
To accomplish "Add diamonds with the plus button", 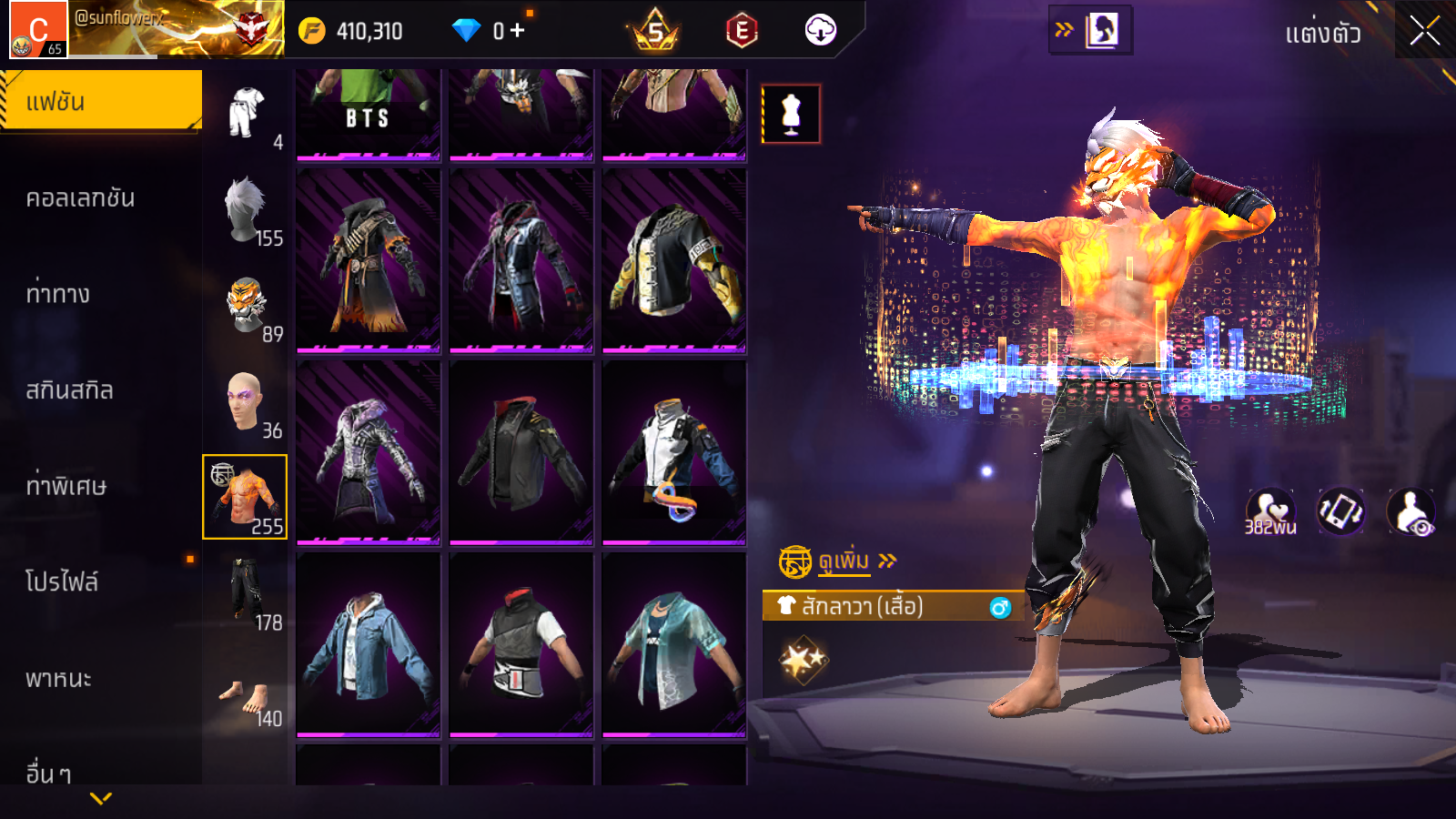I will [x=518, y=30].
